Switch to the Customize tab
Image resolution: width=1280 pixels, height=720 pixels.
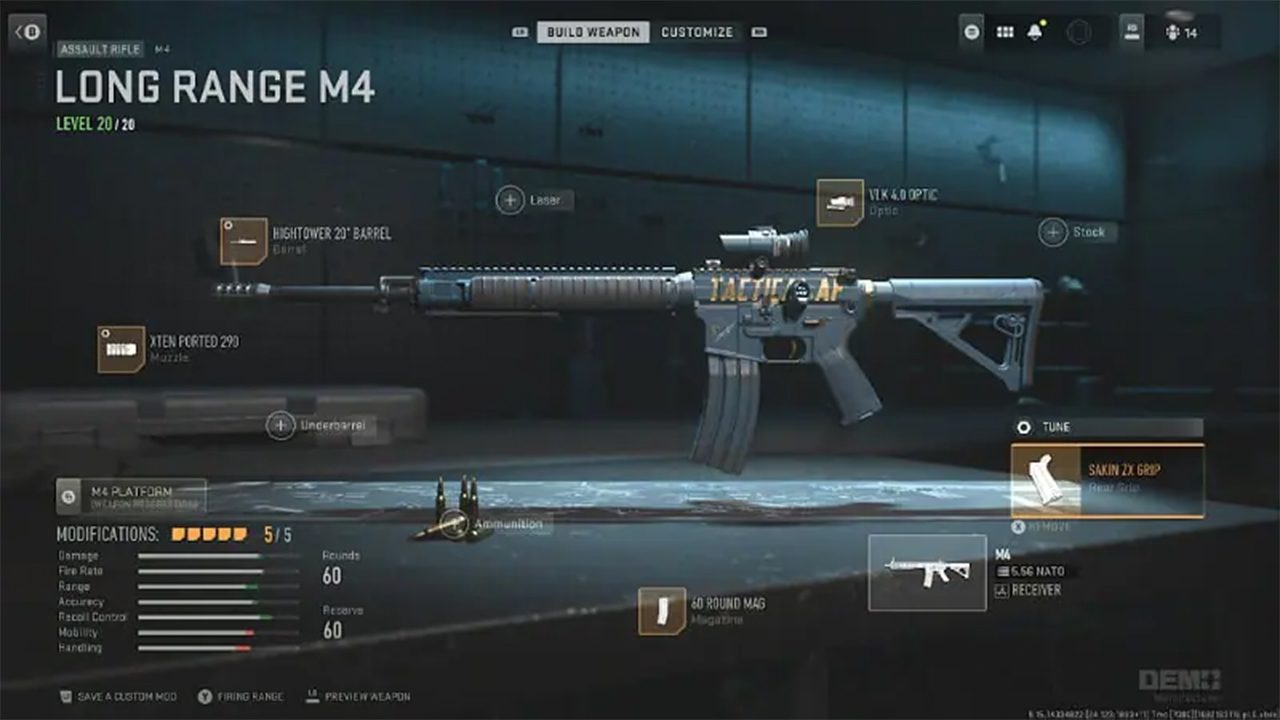click(x=697, y=32)
